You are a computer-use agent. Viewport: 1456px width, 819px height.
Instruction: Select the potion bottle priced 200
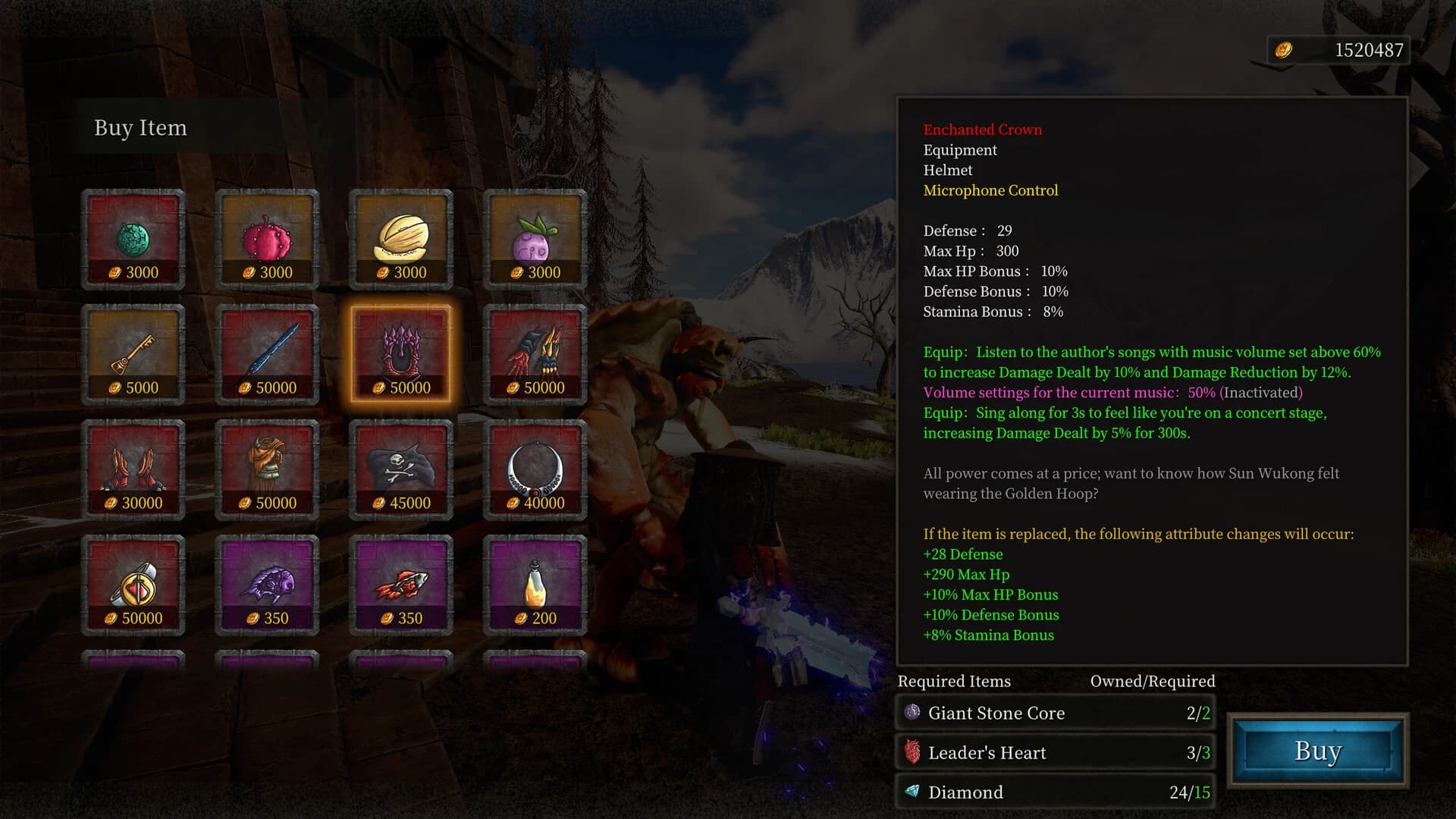pyautogui.click(x=535, y=582)
